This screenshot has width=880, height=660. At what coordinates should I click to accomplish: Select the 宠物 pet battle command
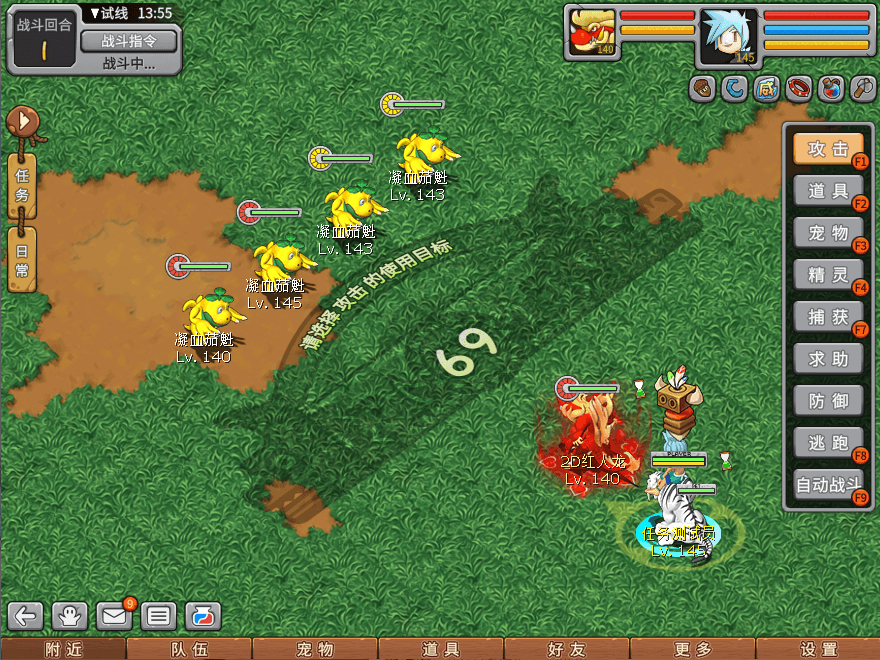pos(828,233)
